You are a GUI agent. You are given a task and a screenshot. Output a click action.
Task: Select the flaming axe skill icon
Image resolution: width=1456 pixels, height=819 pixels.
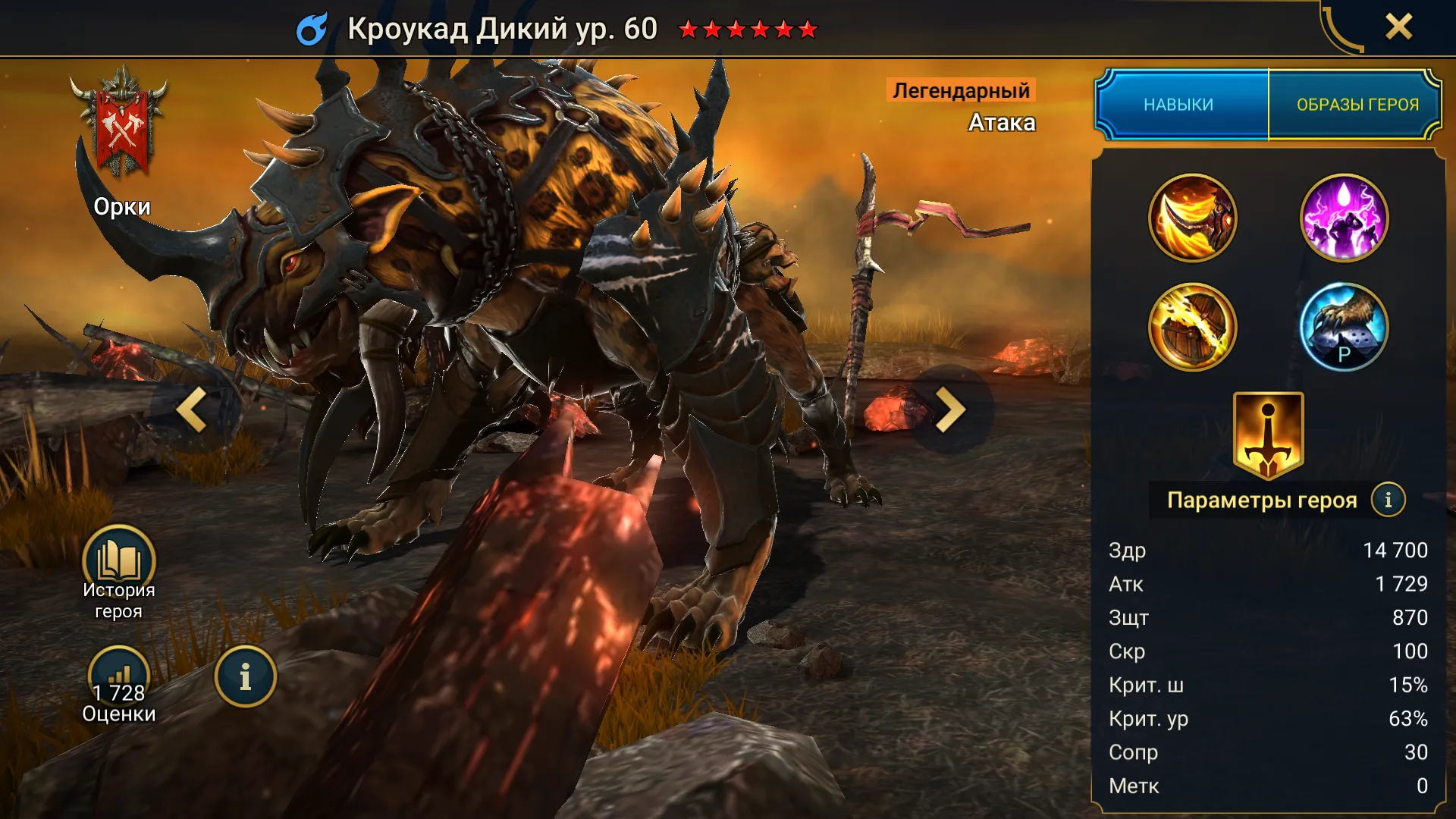[1192, 218]
